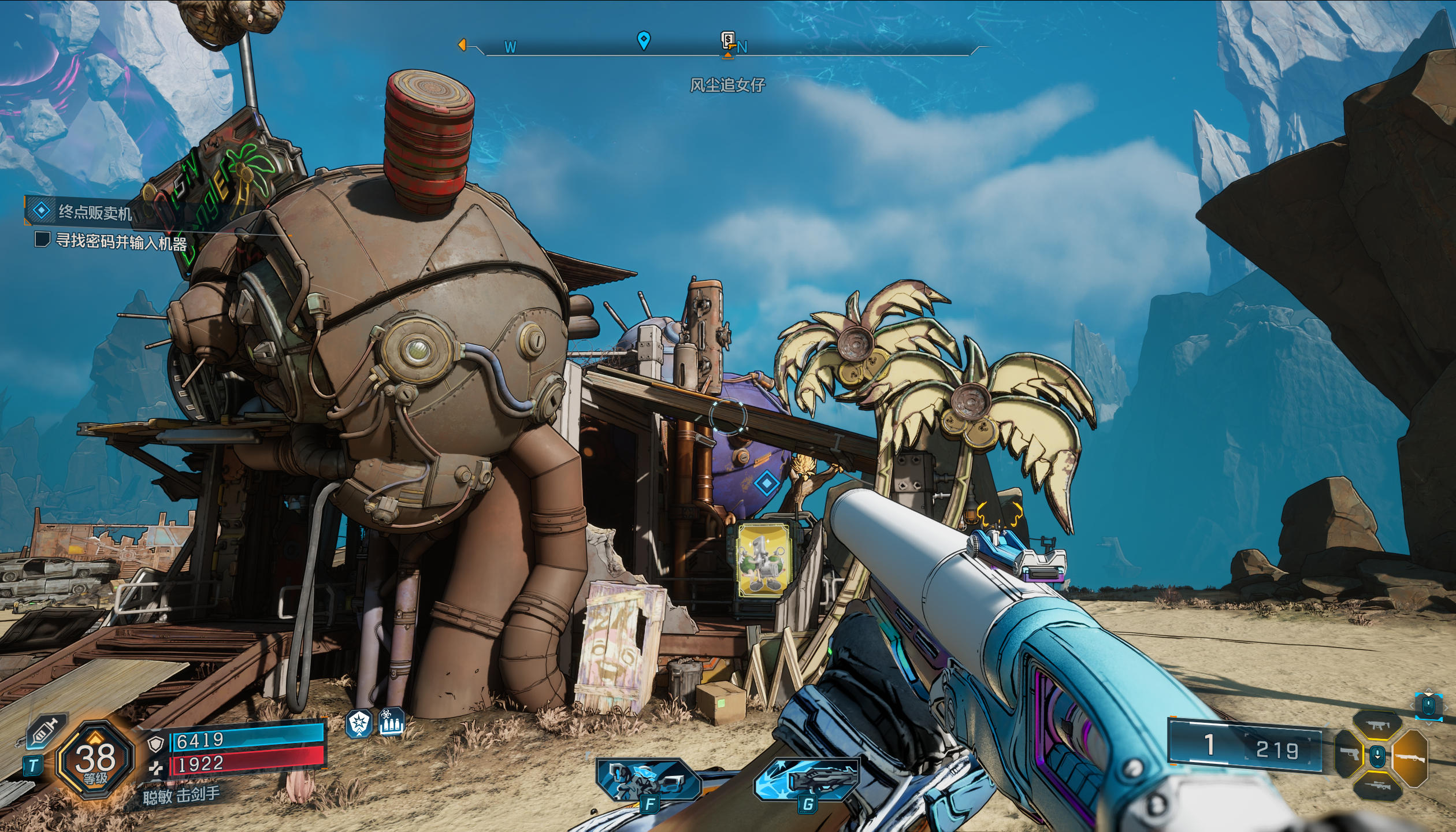Click the blue waypoint pin on compass

tap(643, 40)
